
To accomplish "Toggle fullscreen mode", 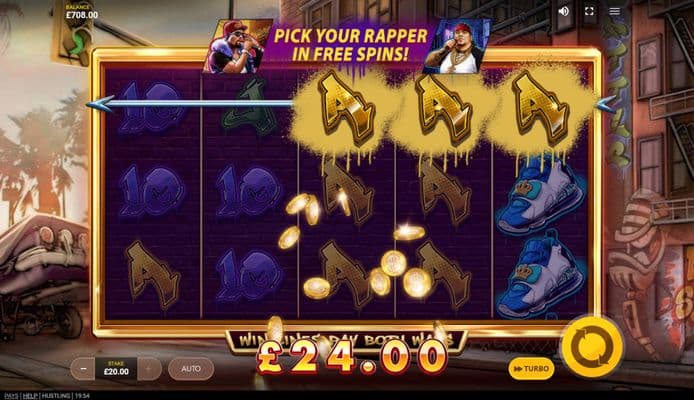I will 589,12.
